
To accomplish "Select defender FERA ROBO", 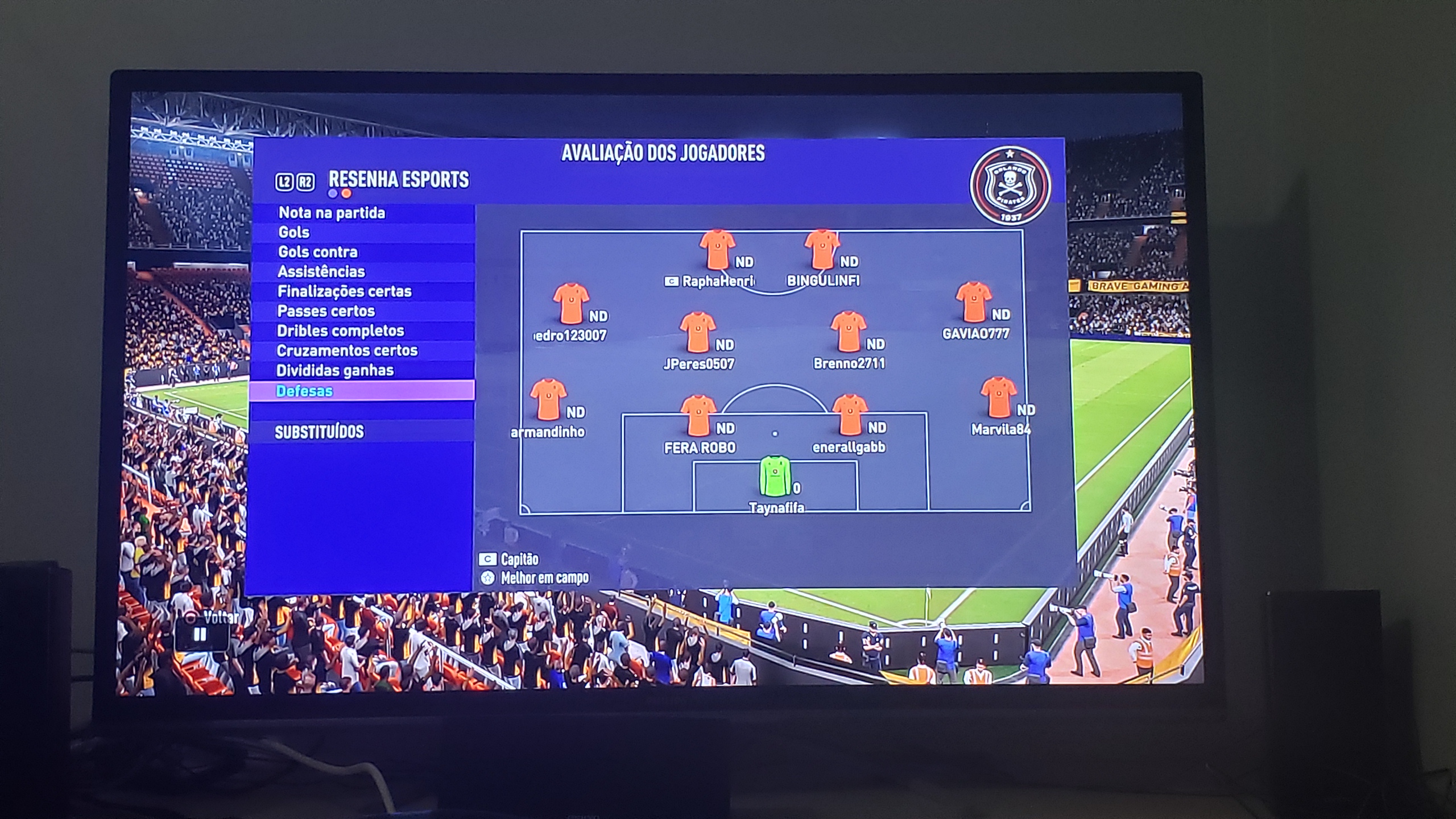I will click(x=698, y=416).
